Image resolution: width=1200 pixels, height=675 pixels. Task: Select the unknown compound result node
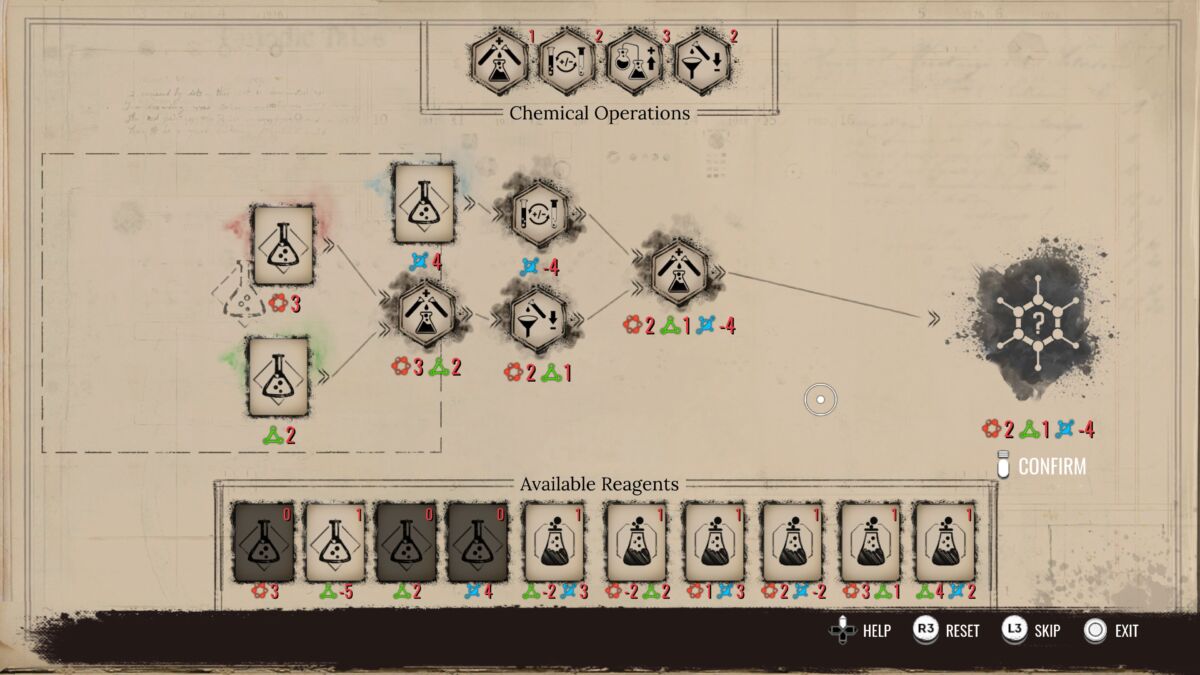(1038, 321)
